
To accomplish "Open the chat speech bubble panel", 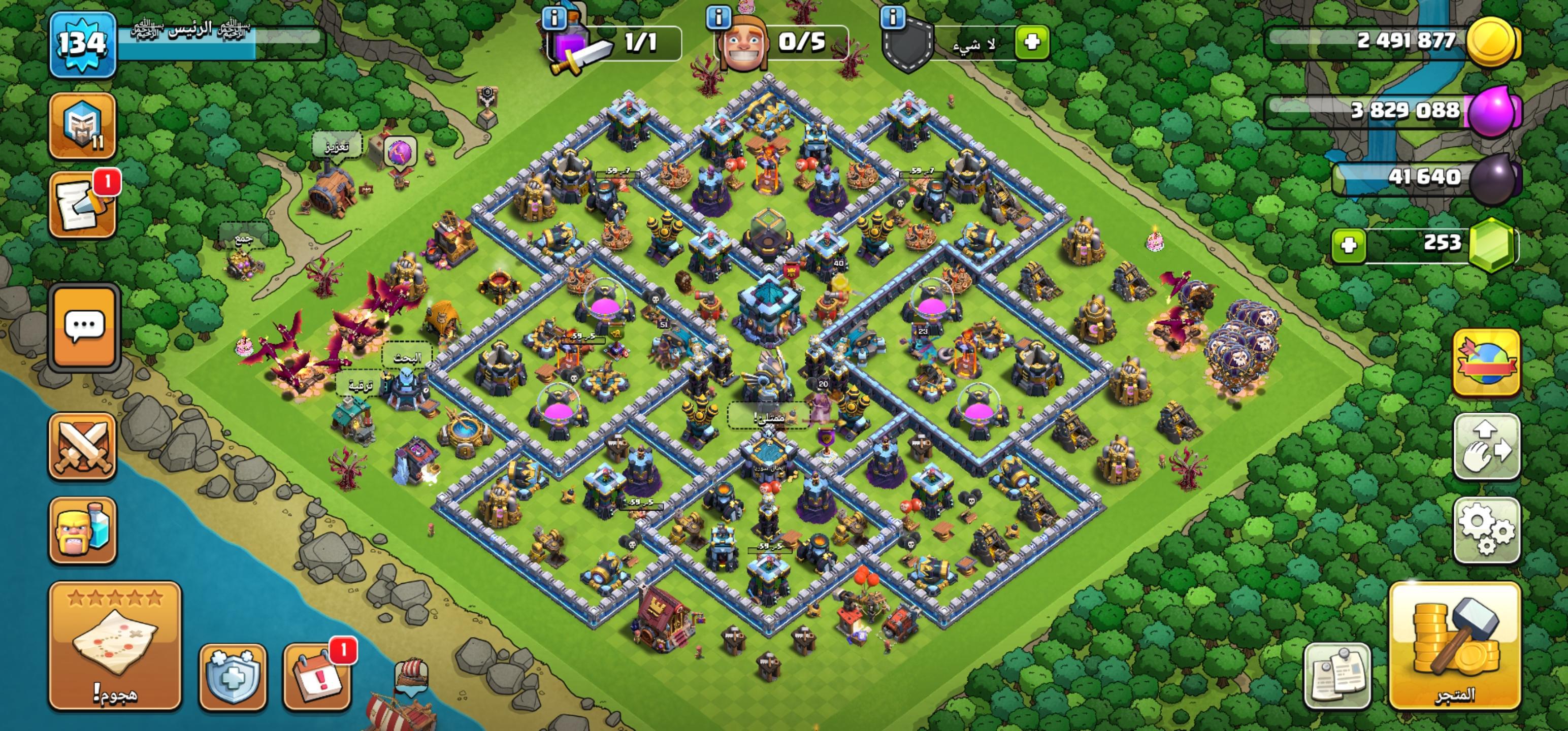I will coord(84,327).
